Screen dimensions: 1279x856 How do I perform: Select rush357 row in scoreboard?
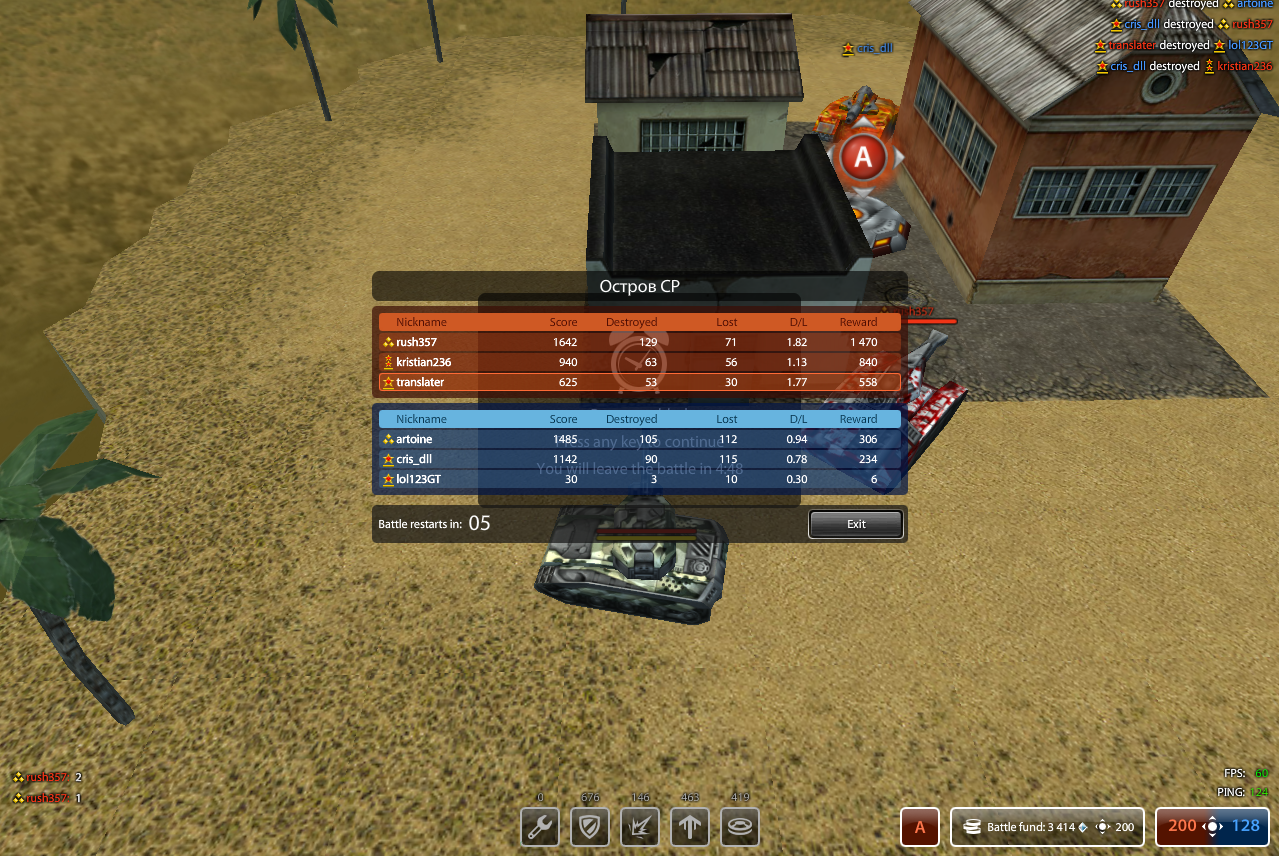tap(639, 342)
